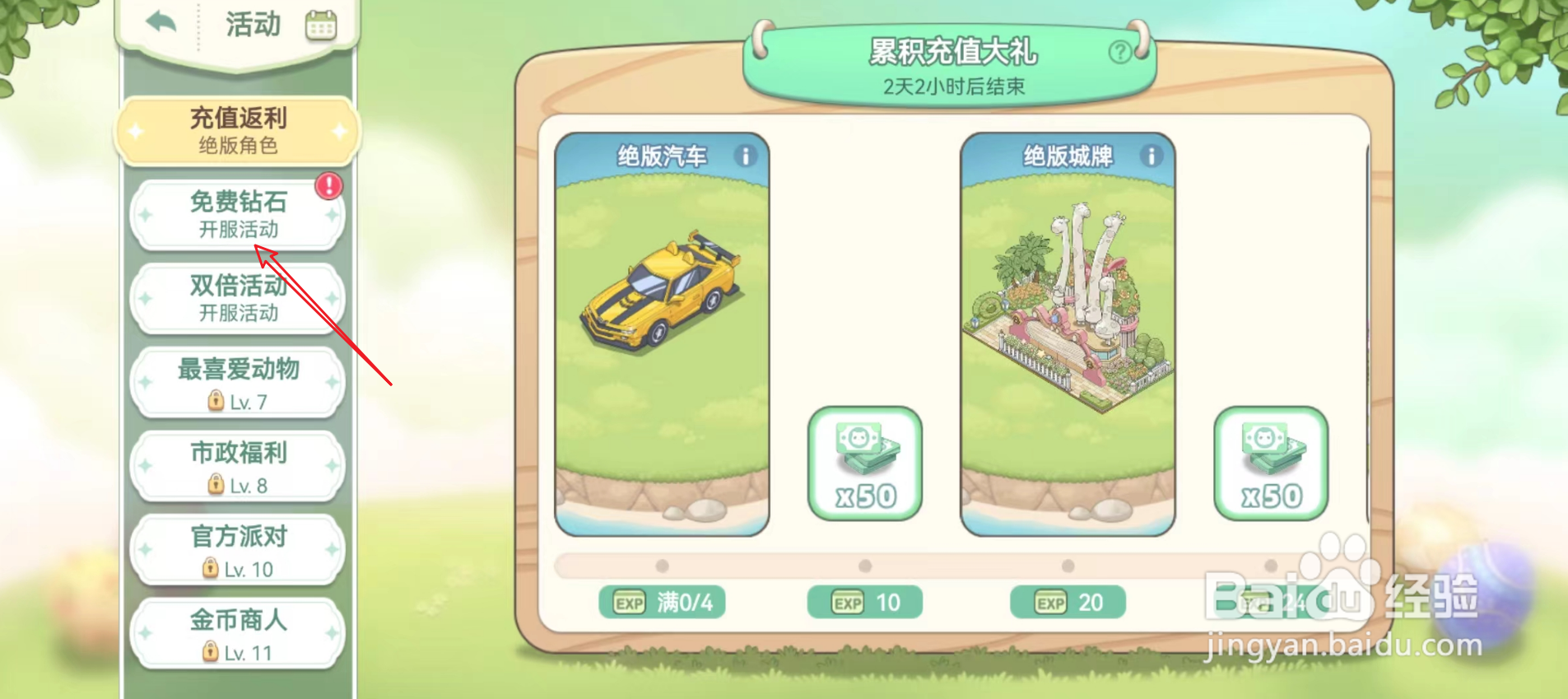The height and width of the screenshot is (699, 1568).
Task: Collect the x50 reward beside 绝版城牌
Action: point(1271,464)
